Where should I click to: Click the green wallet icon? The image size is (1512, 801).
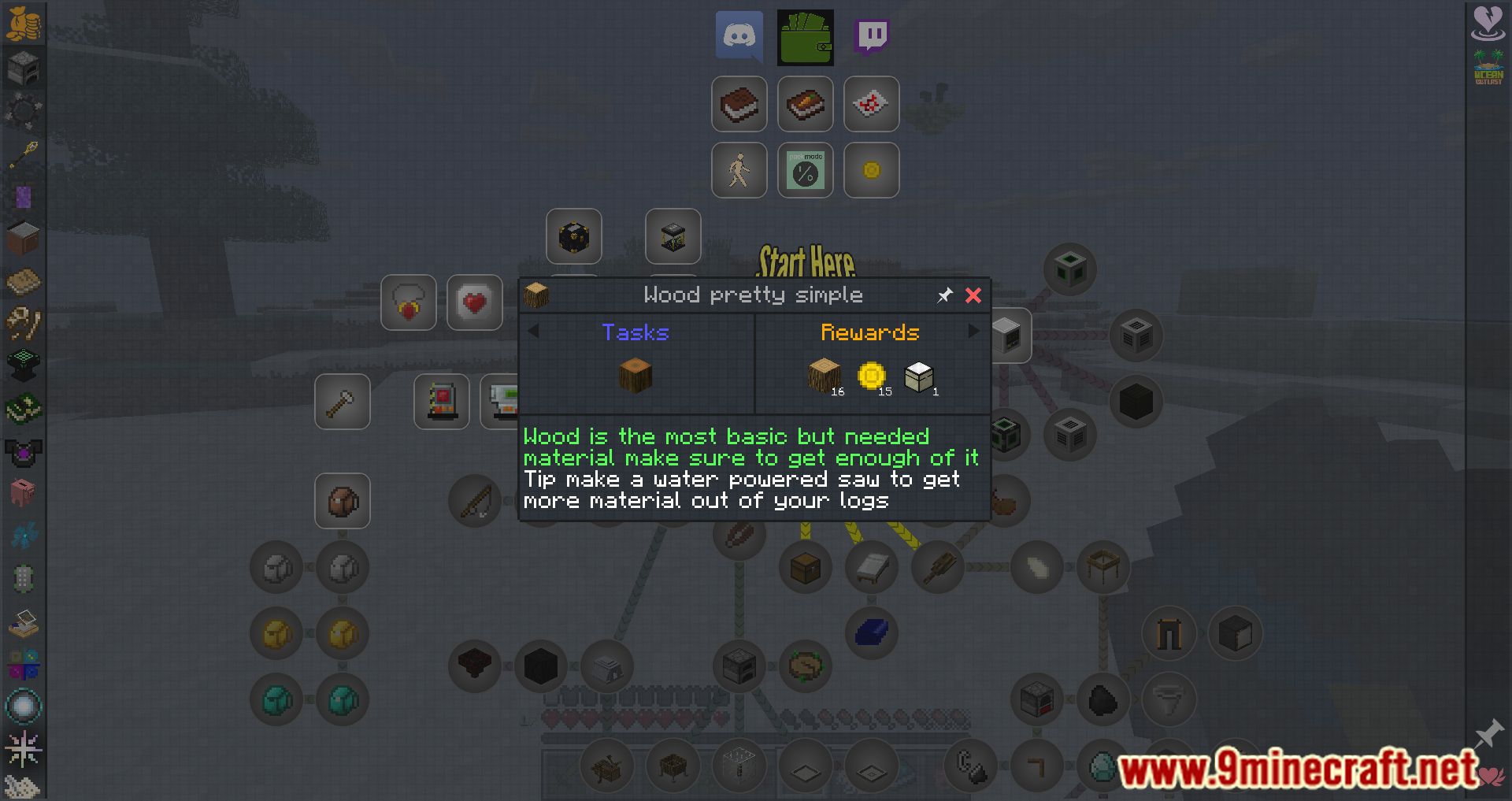point(805,36)
